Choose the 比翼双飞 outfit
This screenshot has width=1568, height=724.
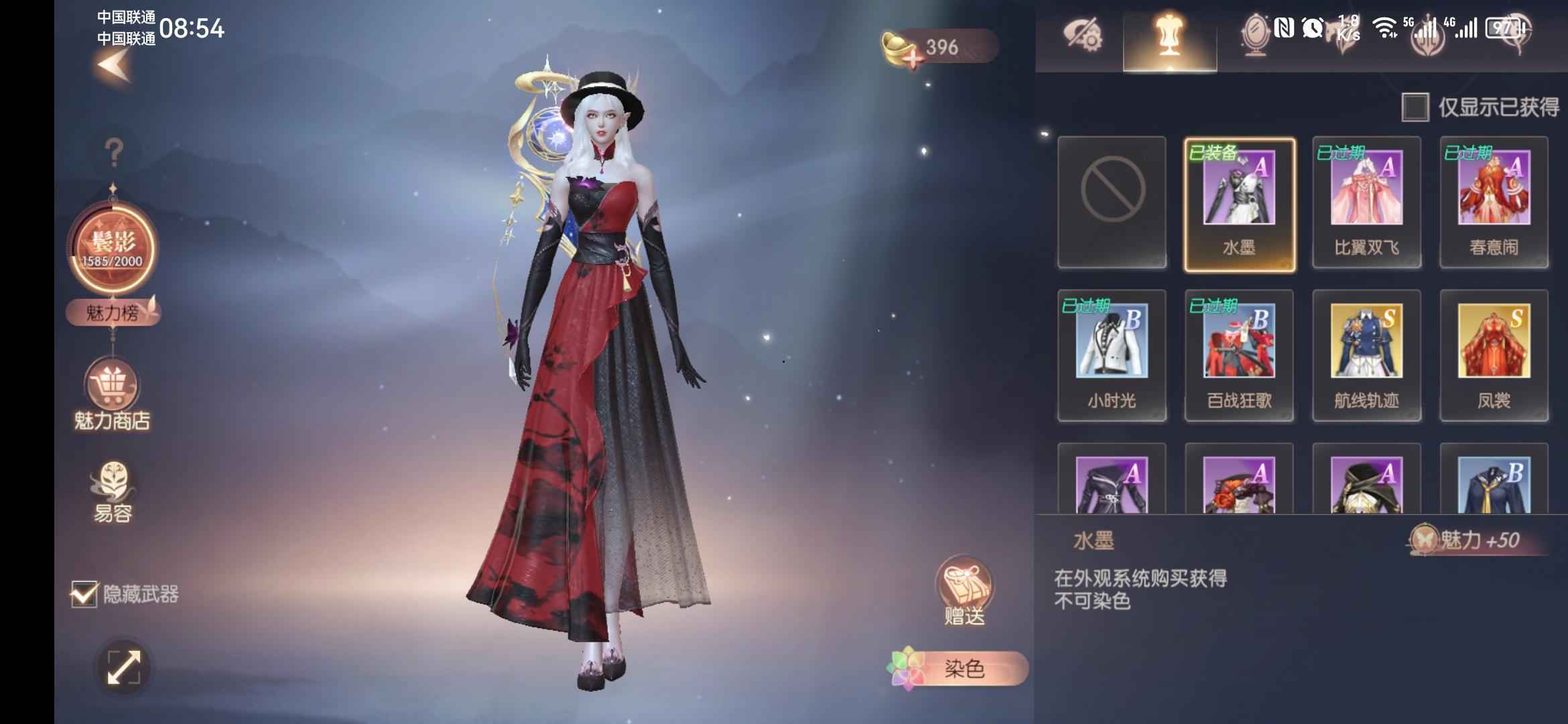(x=1366, y=202)
